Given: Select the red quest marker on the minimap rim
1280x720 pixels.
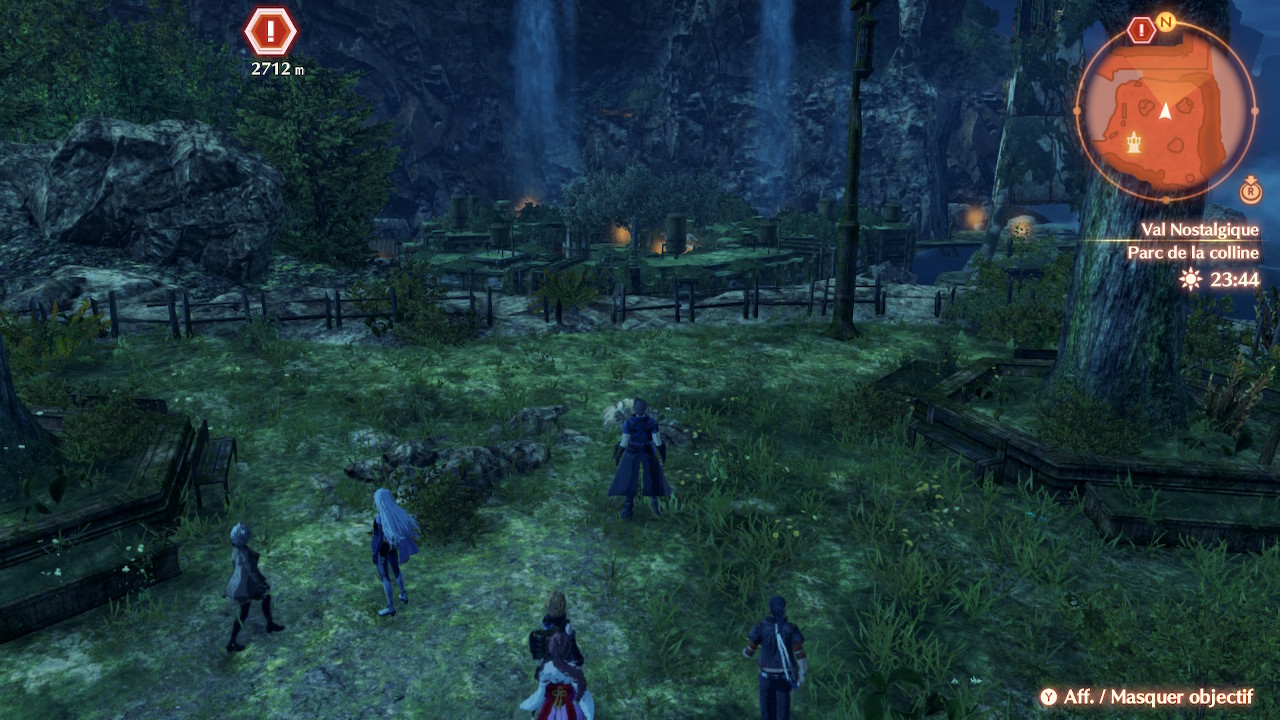Looking at the screenshot, I should [x=1141, y=30].
